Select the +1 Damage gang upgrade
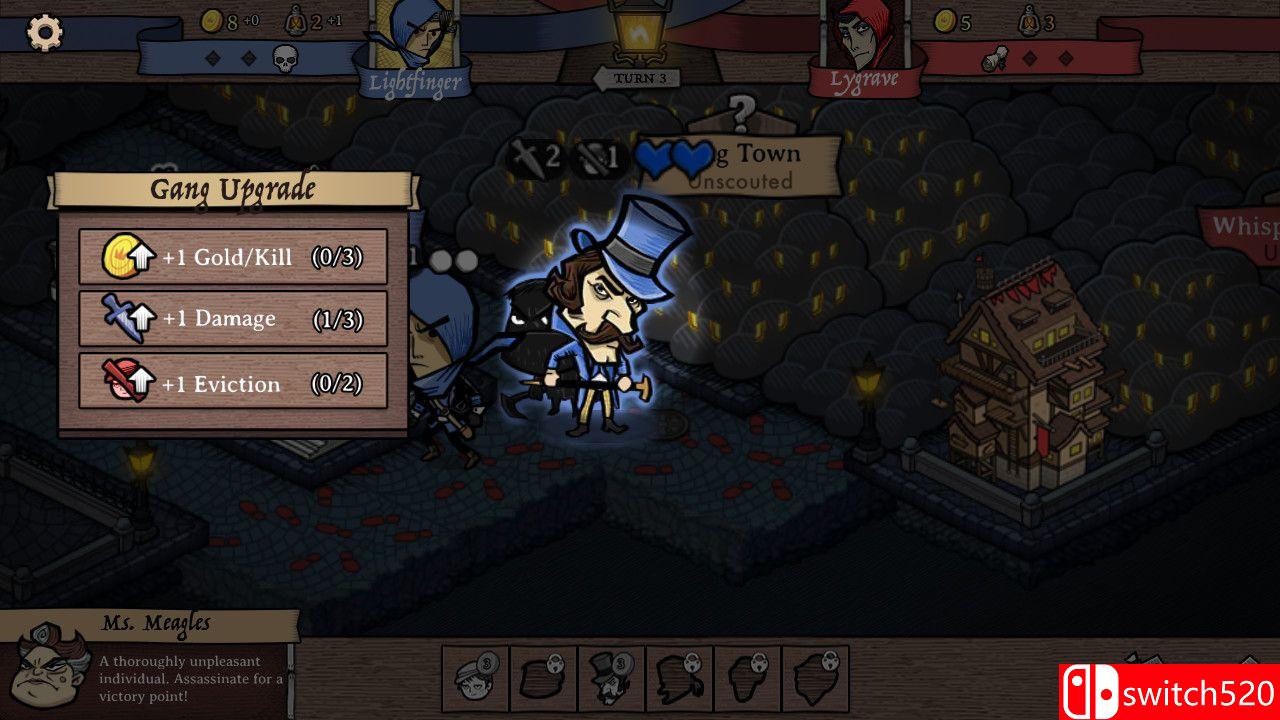Screen dimensions: 1280x720 (x=233, y=319)
